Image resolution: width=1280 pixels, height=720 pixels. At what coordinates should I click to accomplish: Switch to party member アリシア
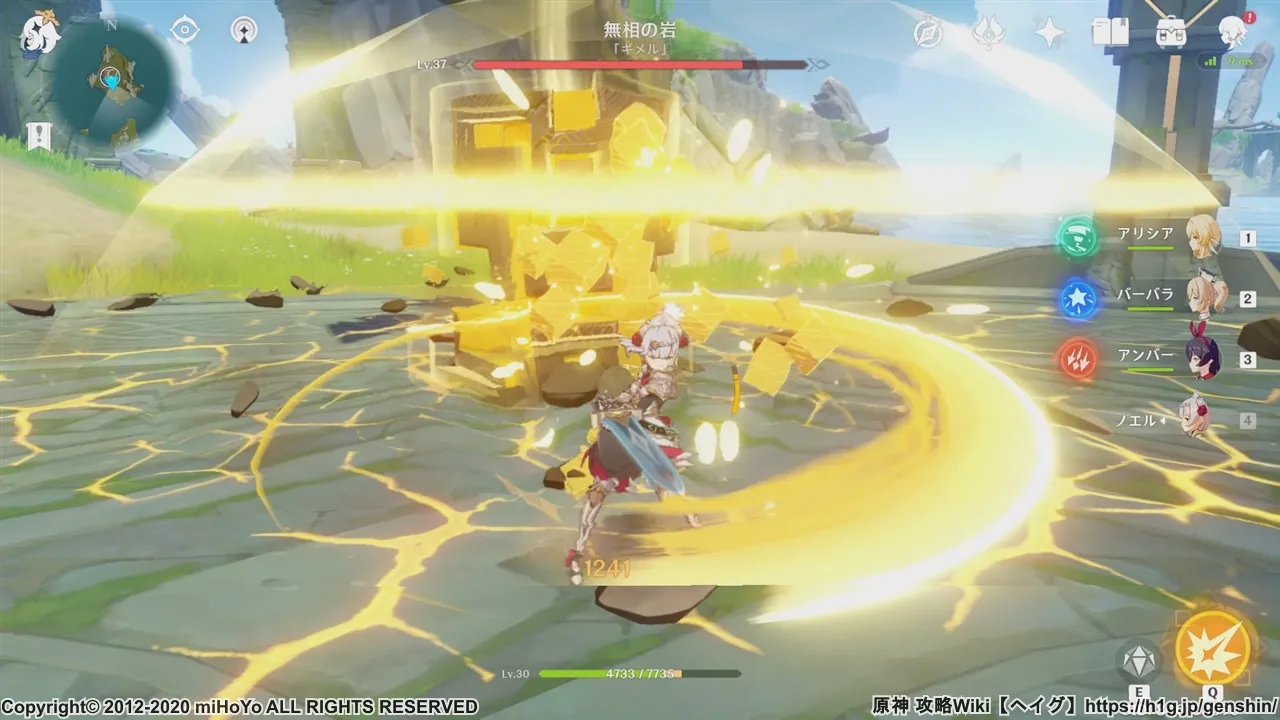click(1203, 238)
